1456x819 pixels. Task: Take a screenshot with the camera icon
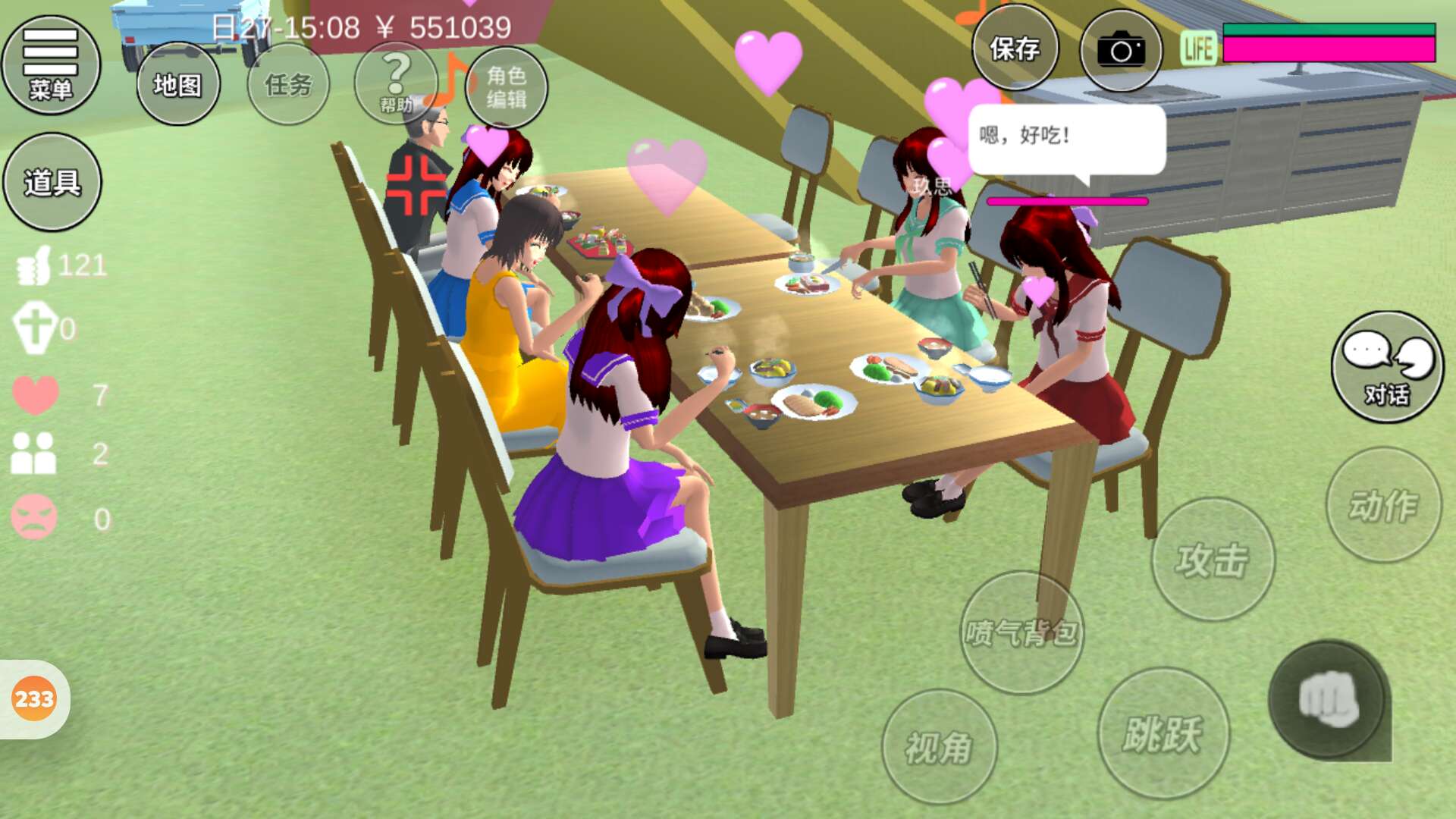point(1121,51)
